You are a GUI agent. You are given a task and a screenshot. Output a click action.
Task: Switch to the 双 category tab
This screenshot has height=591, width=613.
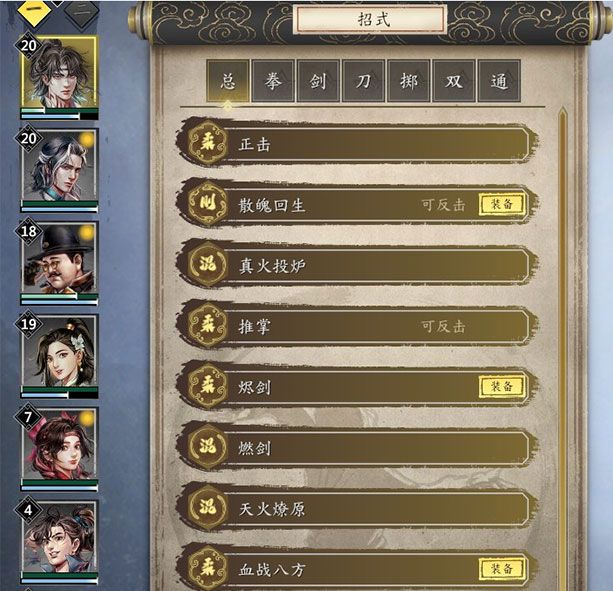click(453, 81)
